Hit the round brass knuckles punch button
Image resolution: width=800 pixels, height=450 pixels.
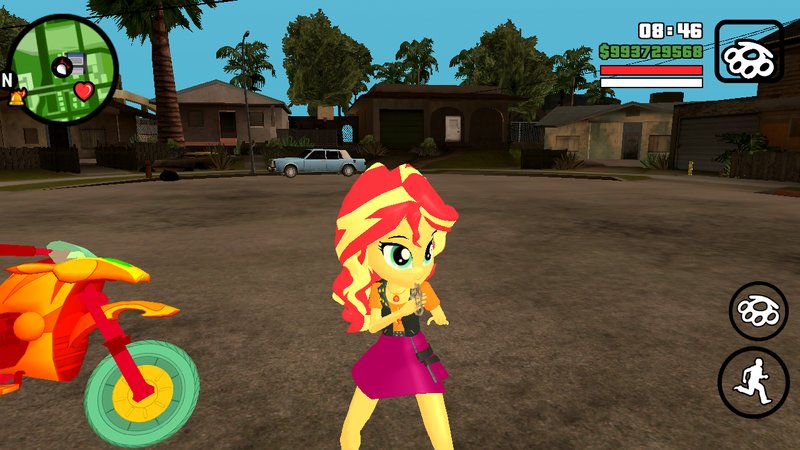pyautogui.click(x=759, y=310)
